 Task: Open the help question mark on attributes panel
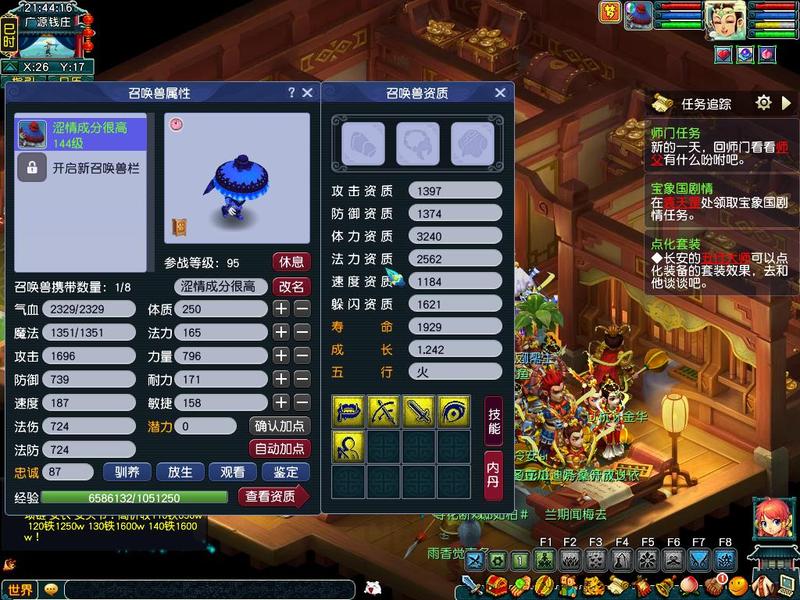(291, 93)
